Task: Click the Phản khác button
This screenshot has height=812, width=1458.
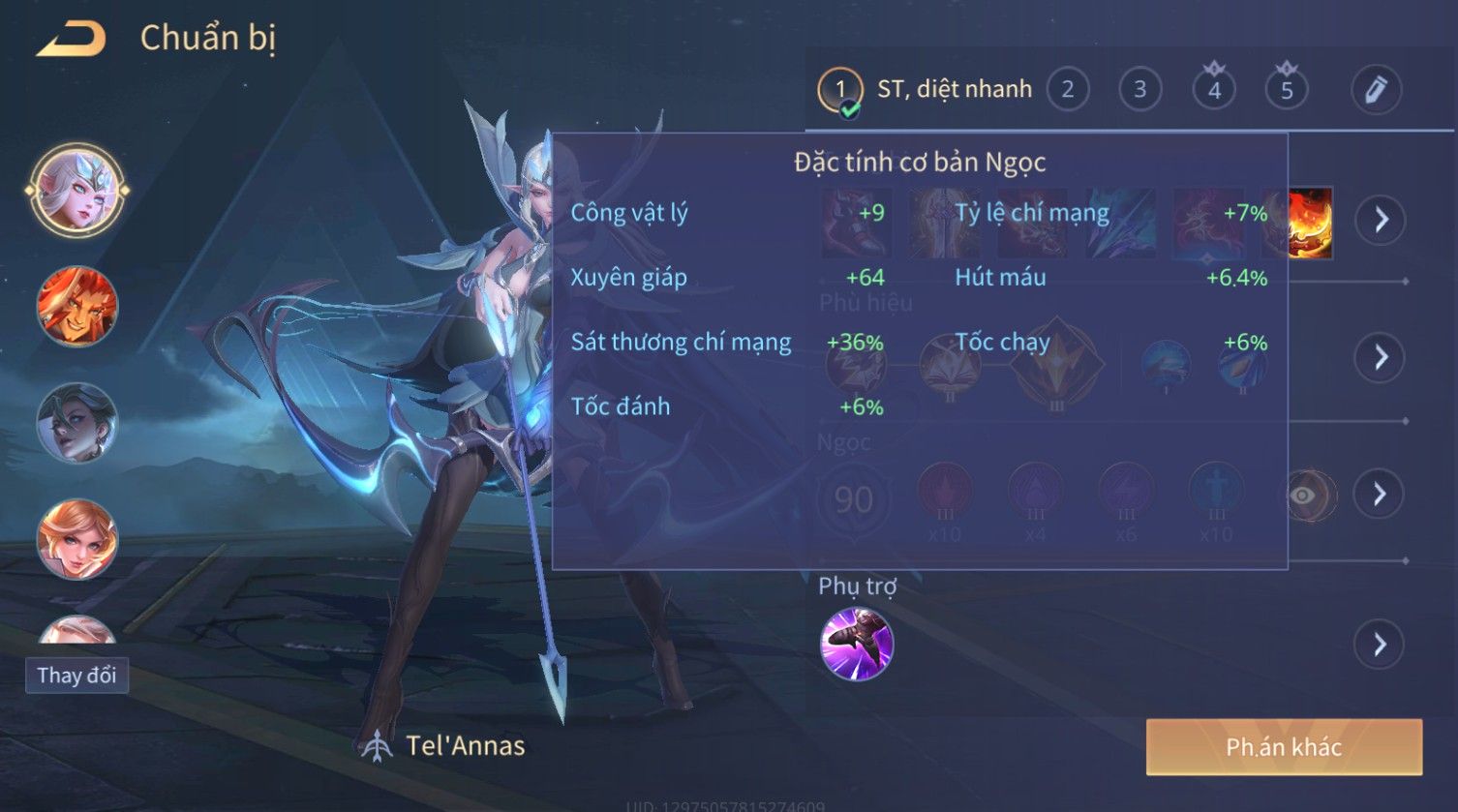Action: (x=1284, y=747)
